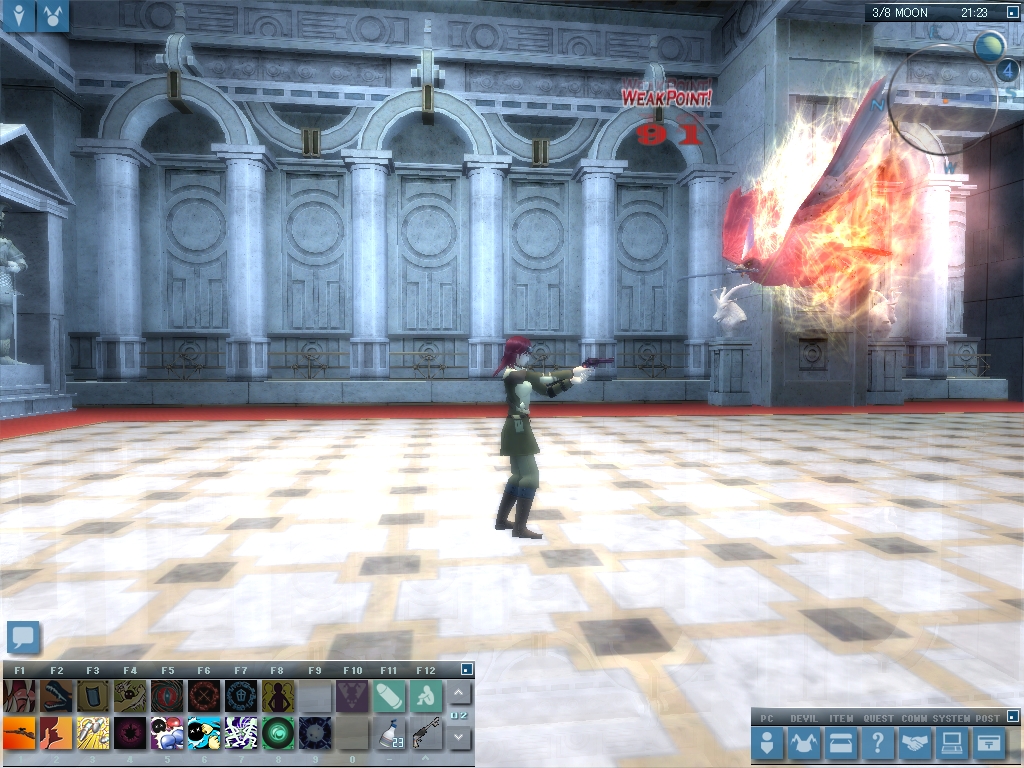Open the chat speech bubble
Viewport: 1024px width, 768px height.
coord(23,637)
